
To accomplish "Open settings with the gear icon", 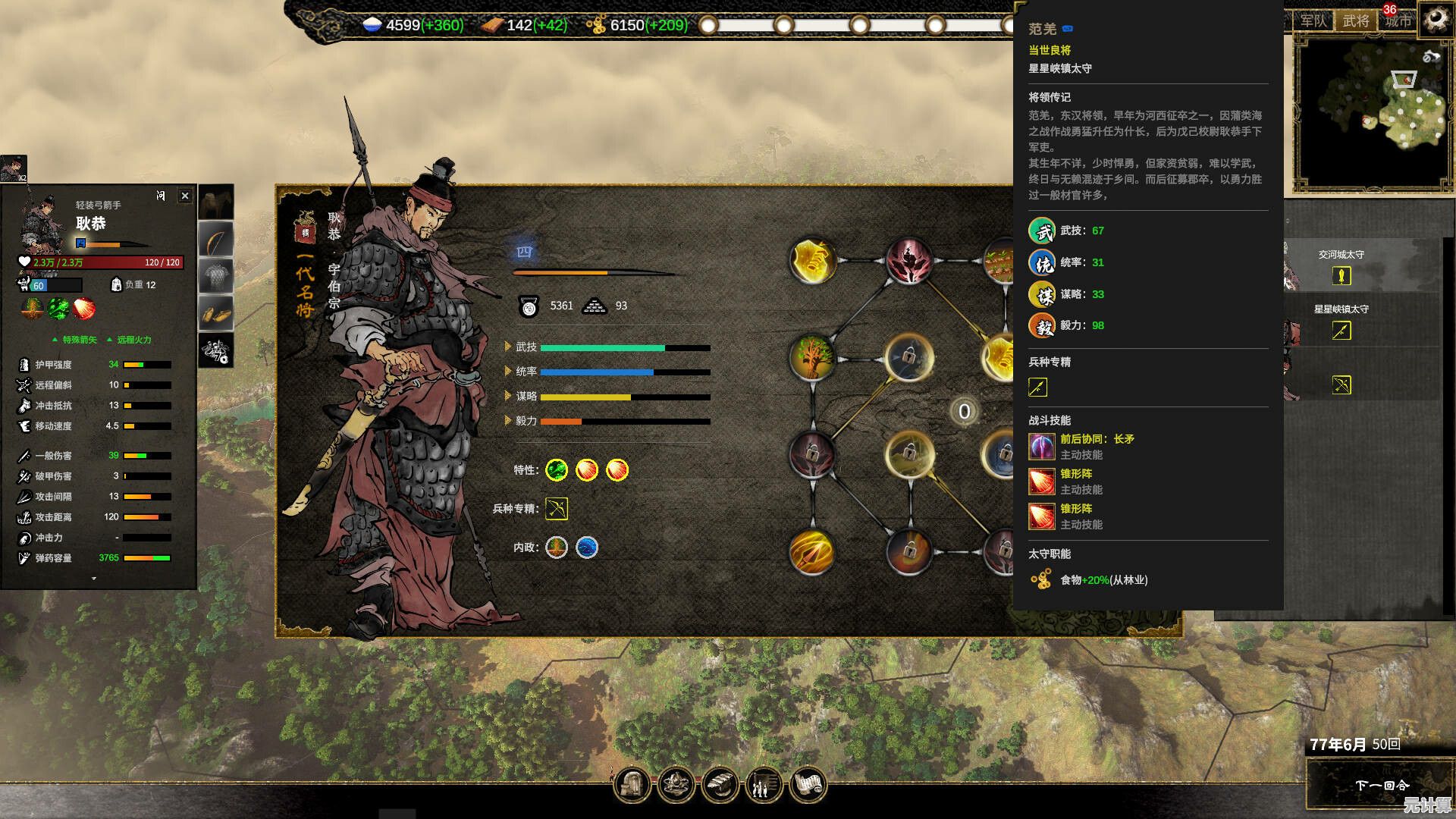I will pyautogui.click(x=1436, y=17).
